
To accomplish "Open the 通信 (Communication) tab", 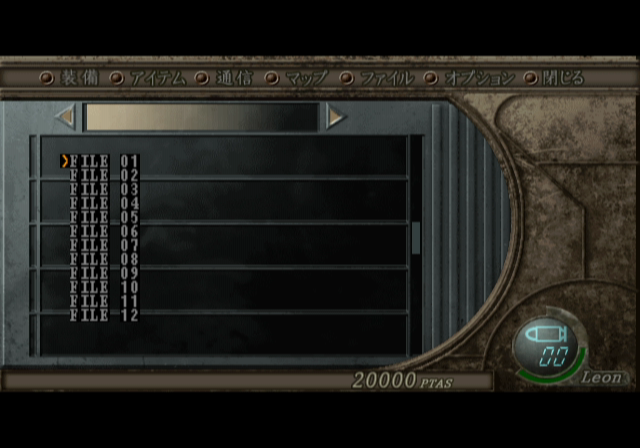I will [x=234, y=78].
